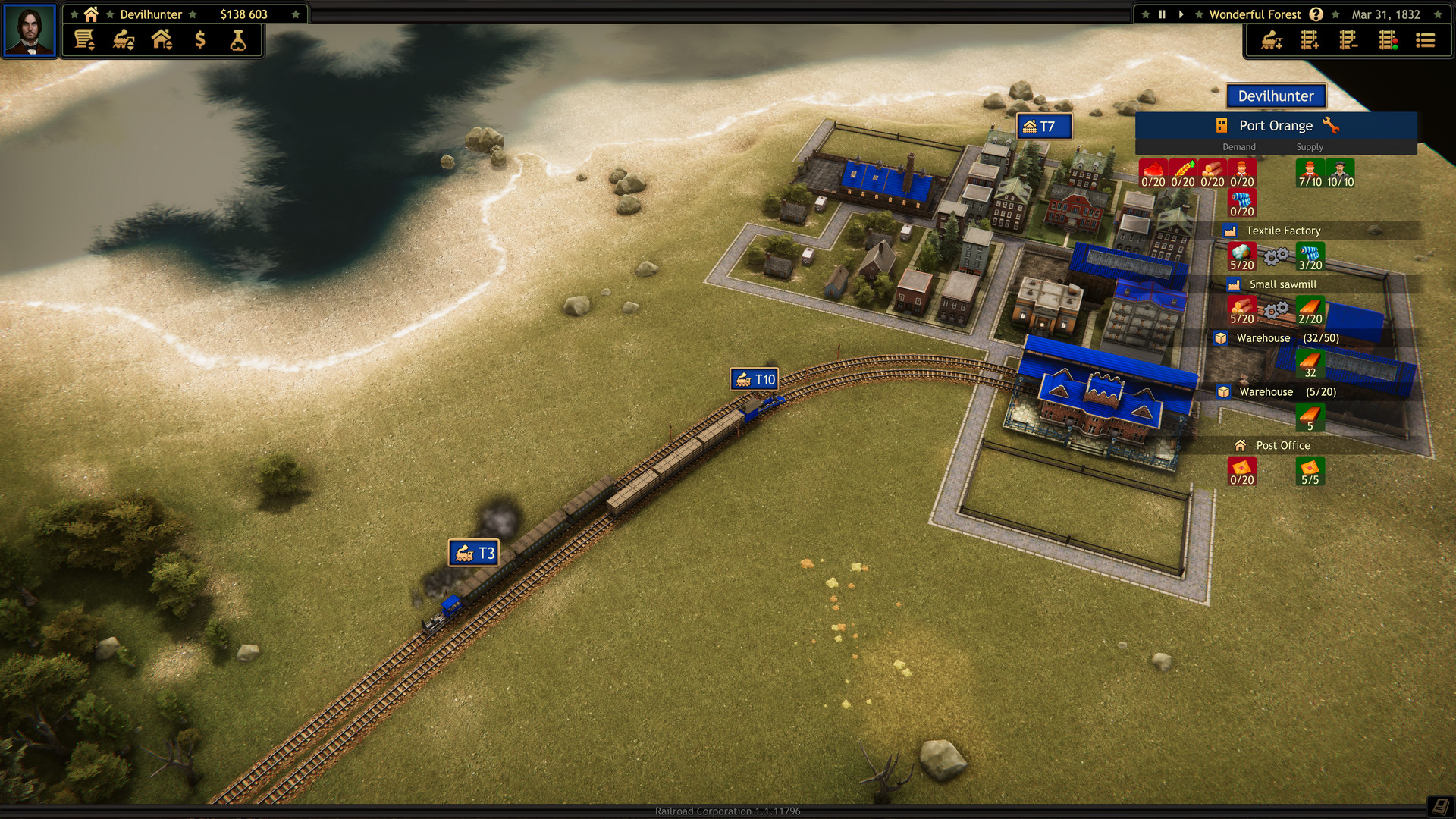Click the Devilhunter city label
The height and width of the screenshot is (819, 1456).
[1274, 96]
